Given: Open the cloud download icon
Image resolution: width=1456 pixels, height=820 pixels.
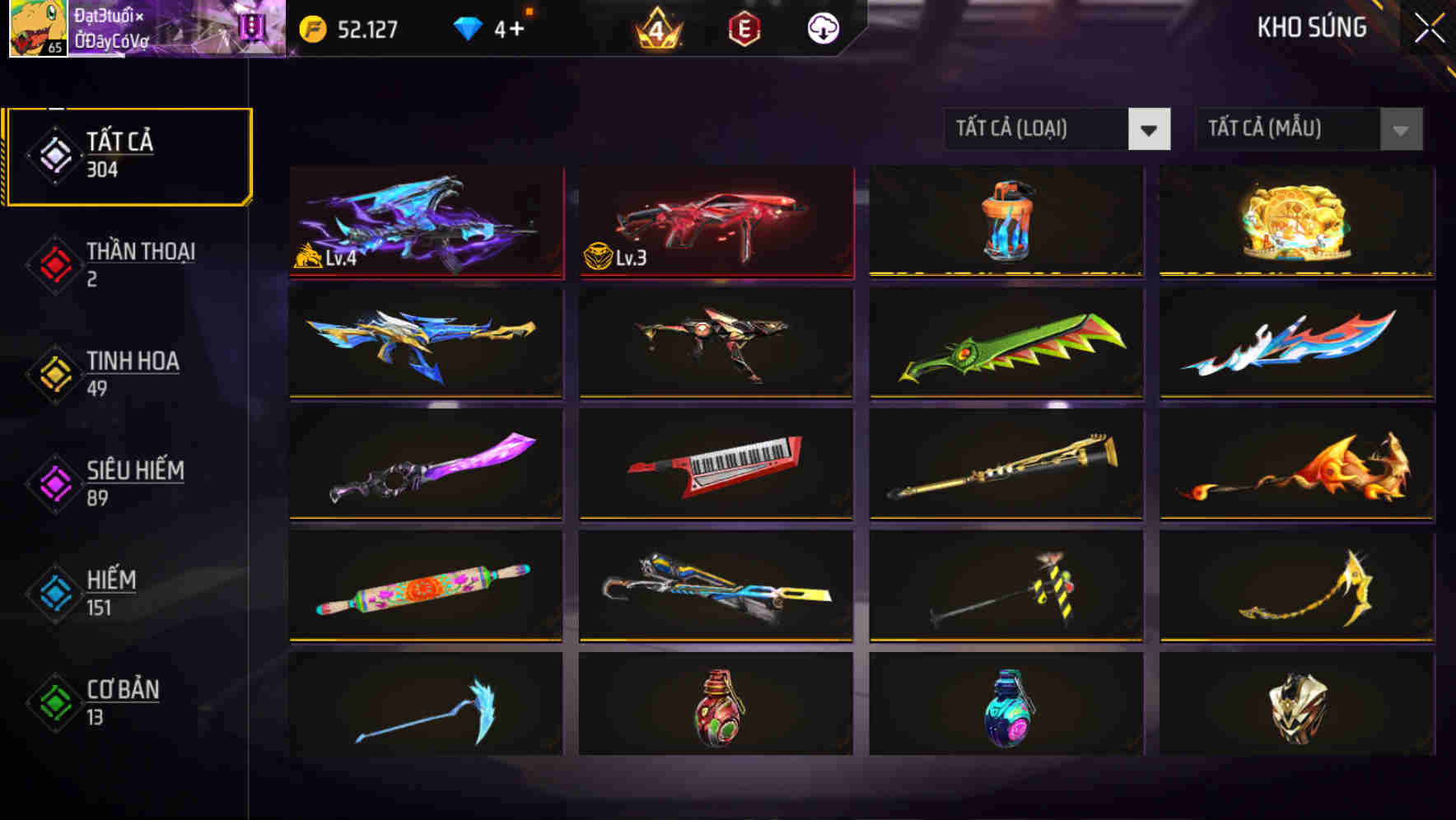Looking at the screenshot, I should click(x=824, y=27).
